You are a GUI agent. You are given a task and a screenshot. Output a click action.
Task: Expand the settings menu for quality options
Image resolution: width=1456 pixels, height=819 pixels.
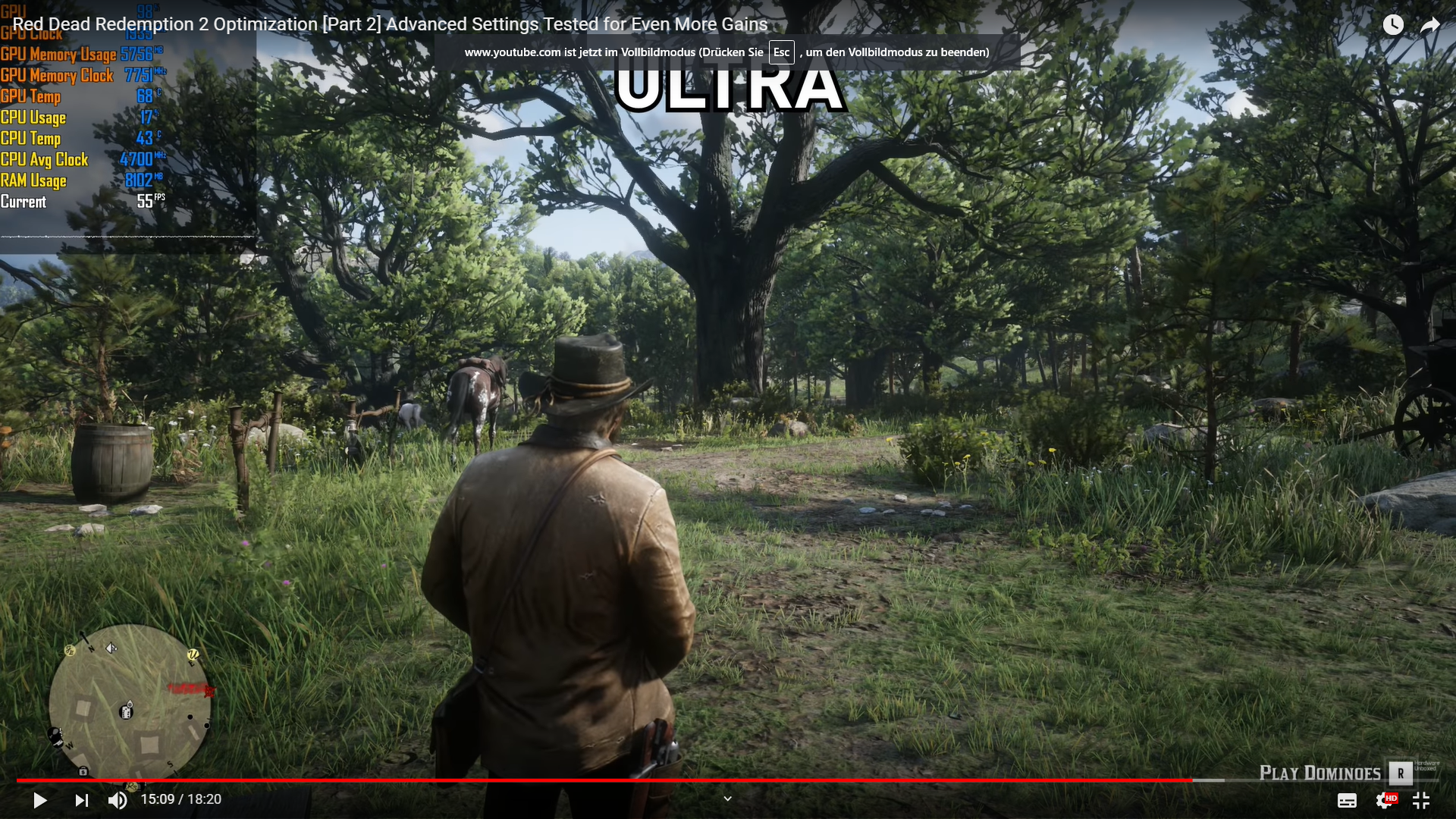click(1382, 800)
